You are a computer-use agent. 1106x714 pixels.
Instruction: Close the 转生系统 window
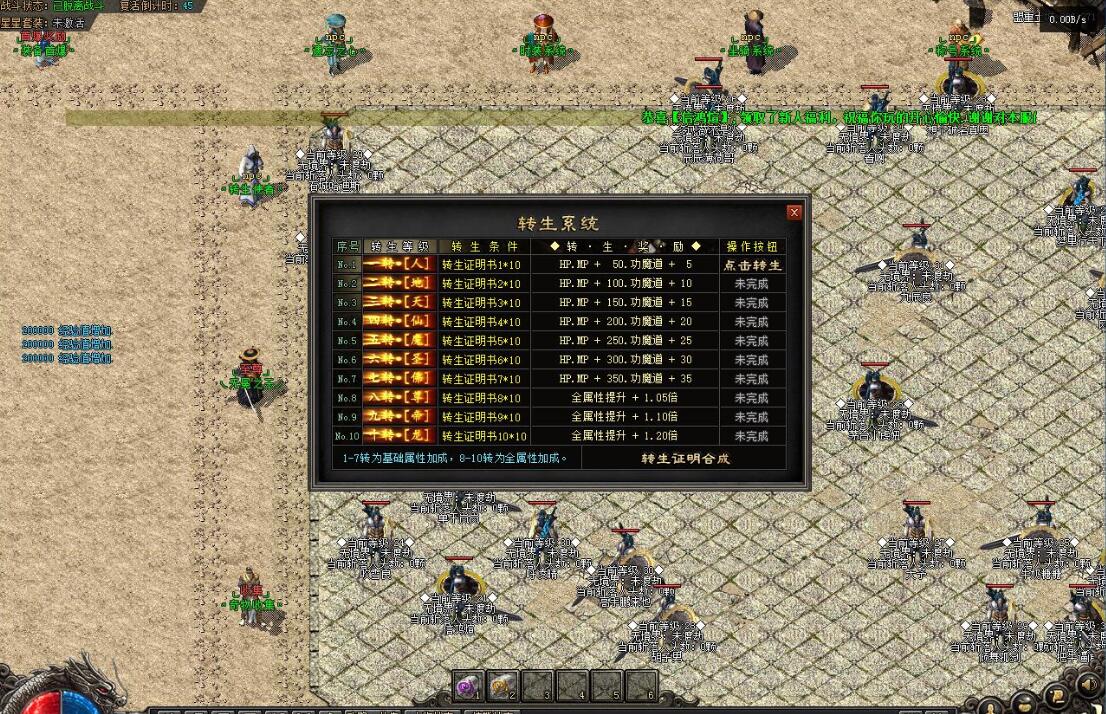(x=794, y=212)
